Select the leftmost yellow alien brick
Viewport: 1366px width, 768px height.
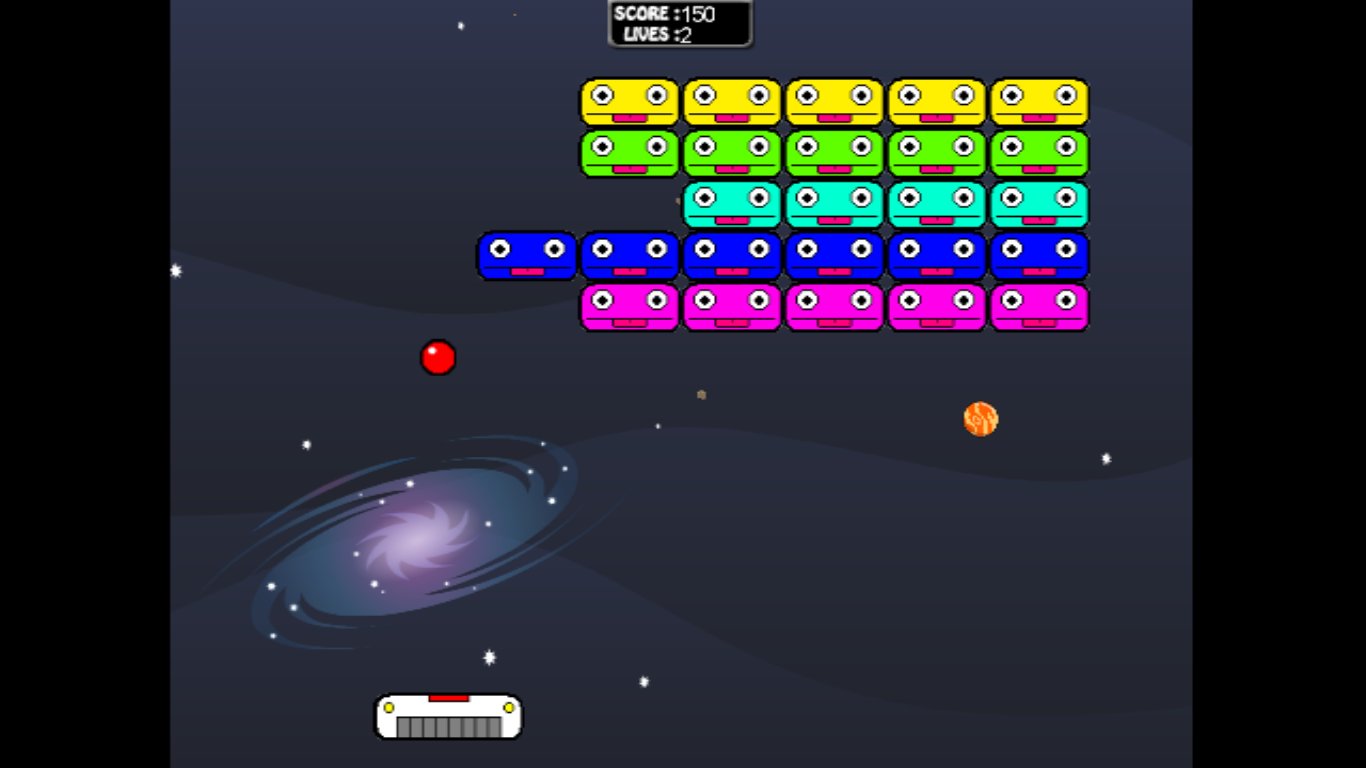tap(629, 100)
